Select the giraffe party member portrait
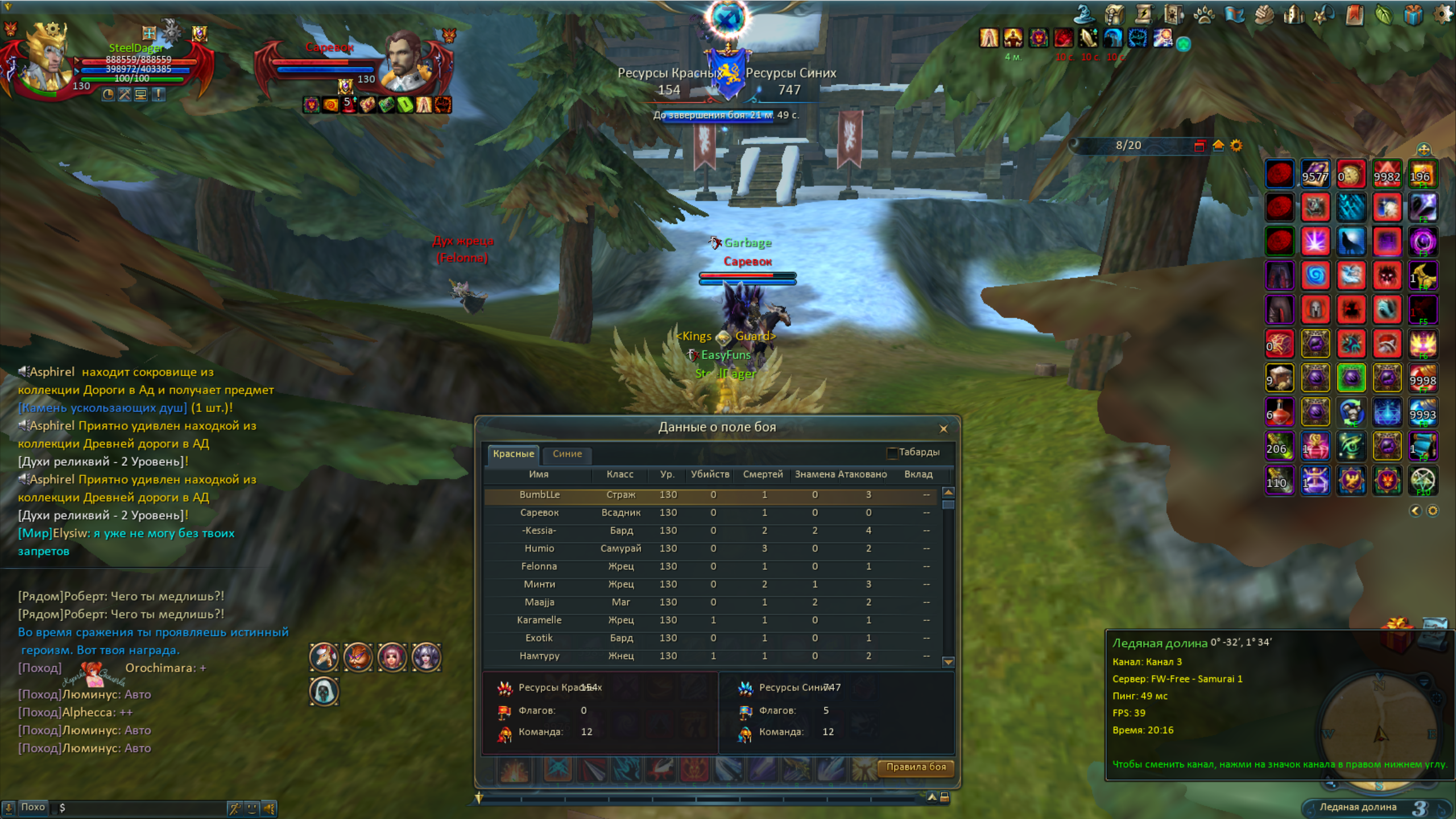The height and width of the screenshot is (819, 1456). [324, 657]
